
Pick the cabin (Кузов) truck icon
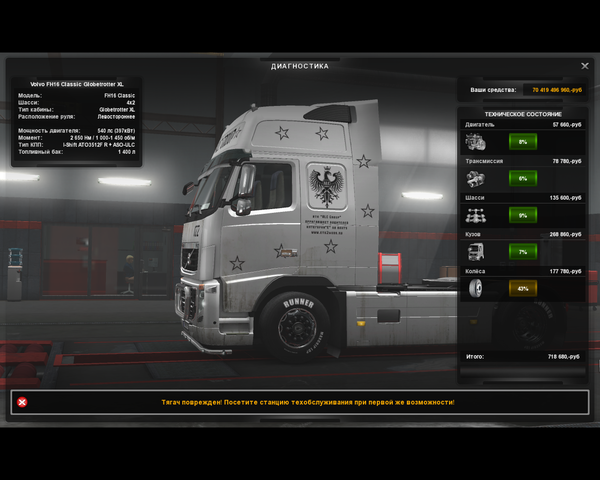(477, 252)
